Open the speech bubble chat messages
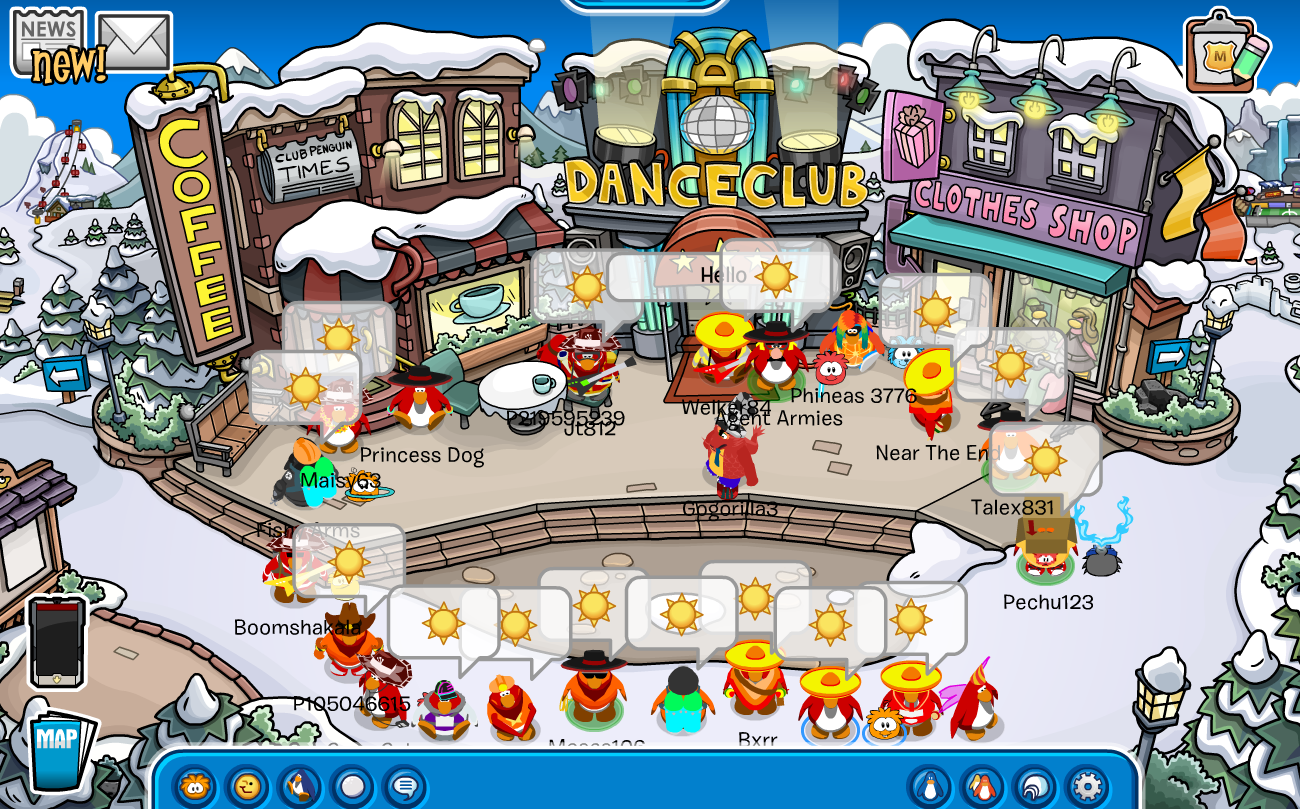This screenshot has width=1300, height=809. coord(404,786)
